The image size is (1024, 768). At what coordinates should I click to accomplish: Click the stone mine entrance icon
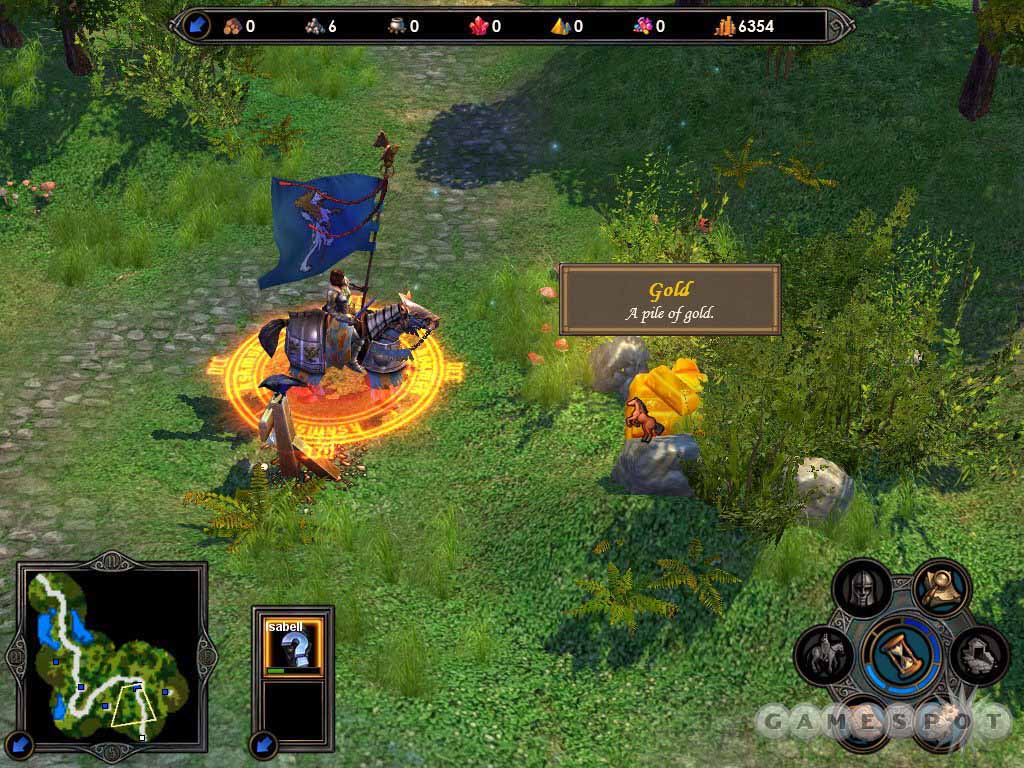[x=978, y=656]
